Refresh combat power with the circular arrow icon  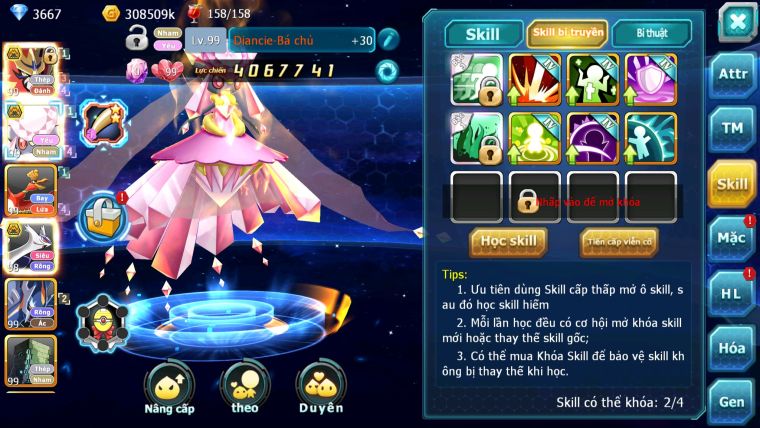click(387, 71)
